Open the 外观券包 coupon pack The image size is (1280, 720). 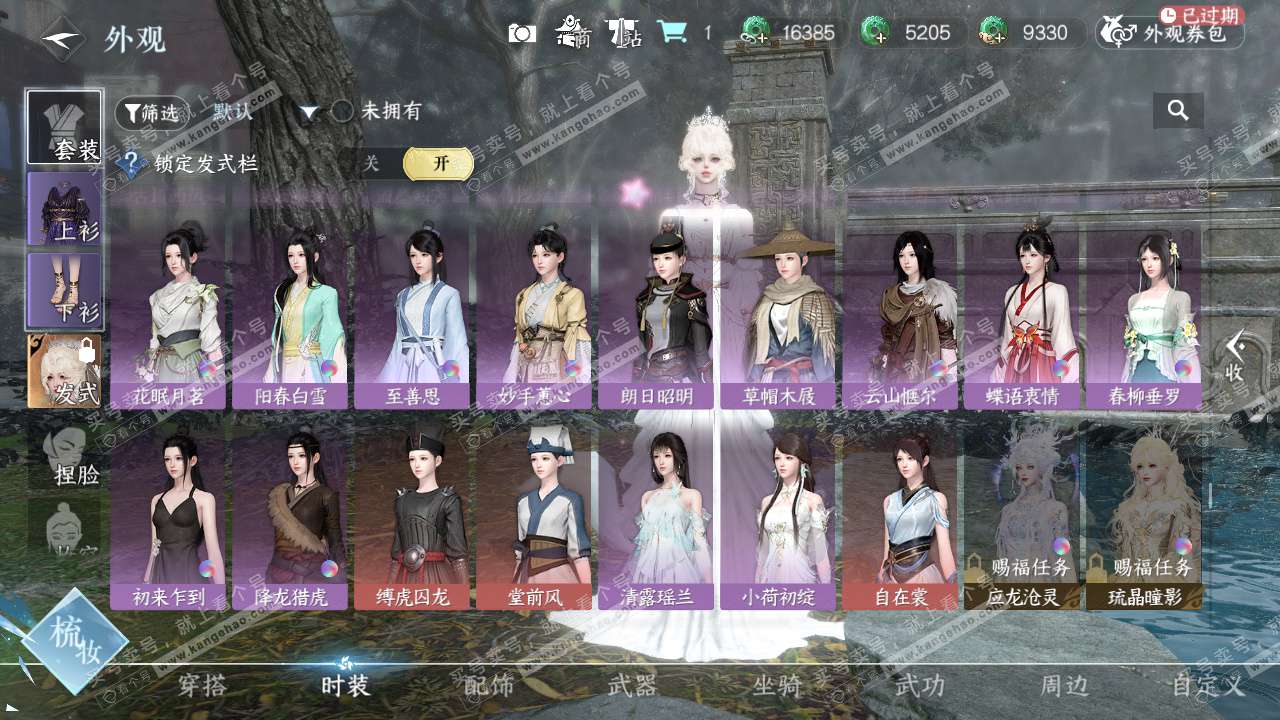pos(1170,33)
